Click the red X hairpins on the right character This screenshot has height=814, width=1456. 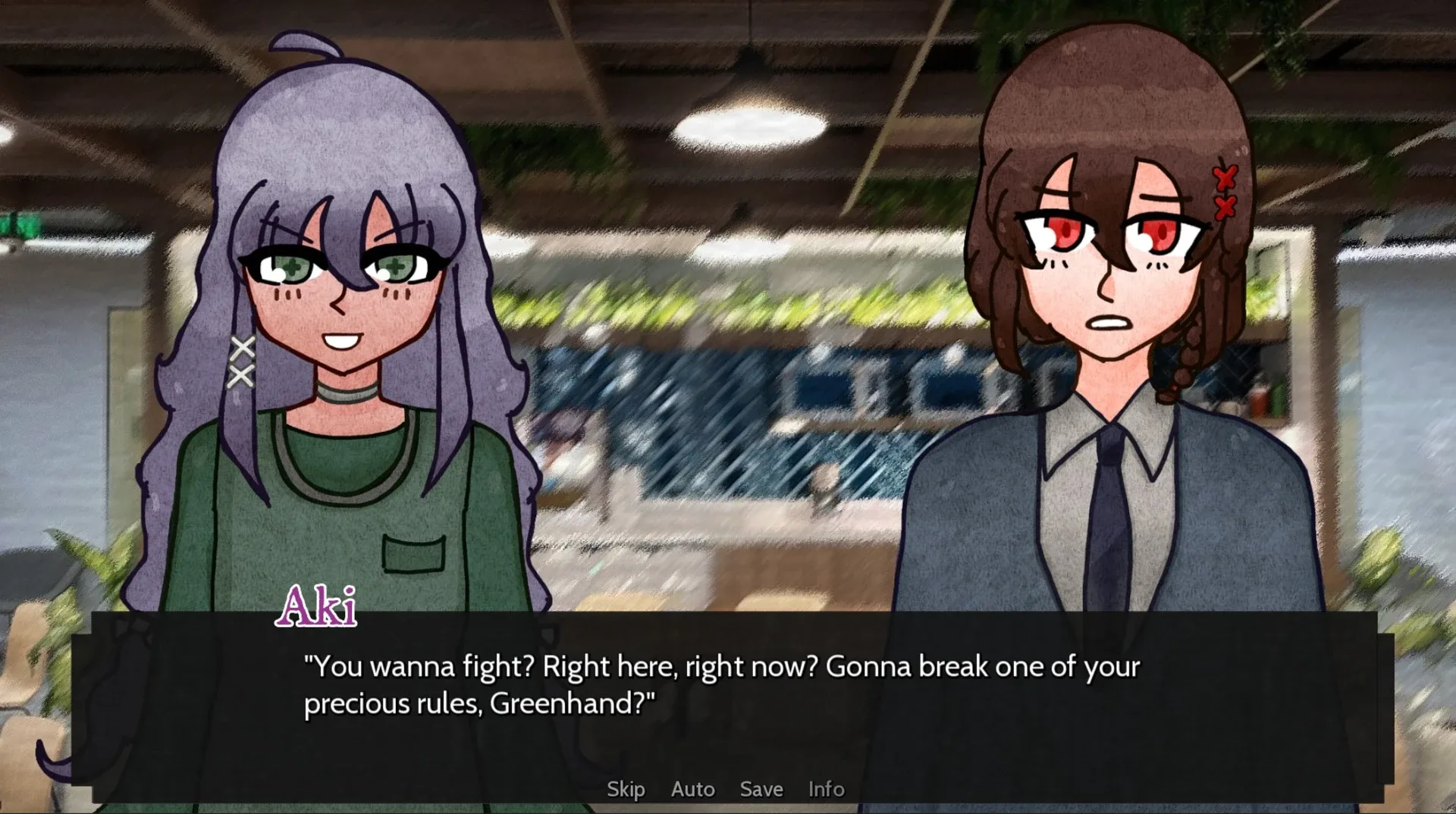point(1226,192)
